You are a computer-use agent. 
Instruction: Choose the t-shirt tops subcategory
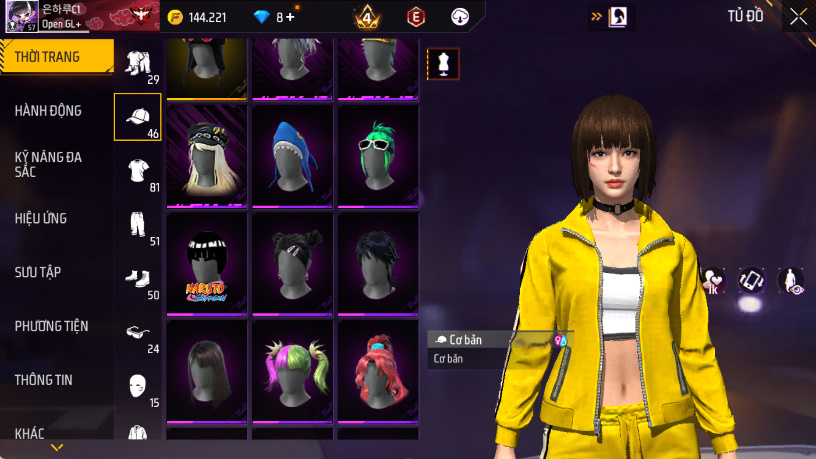[138, 171]
